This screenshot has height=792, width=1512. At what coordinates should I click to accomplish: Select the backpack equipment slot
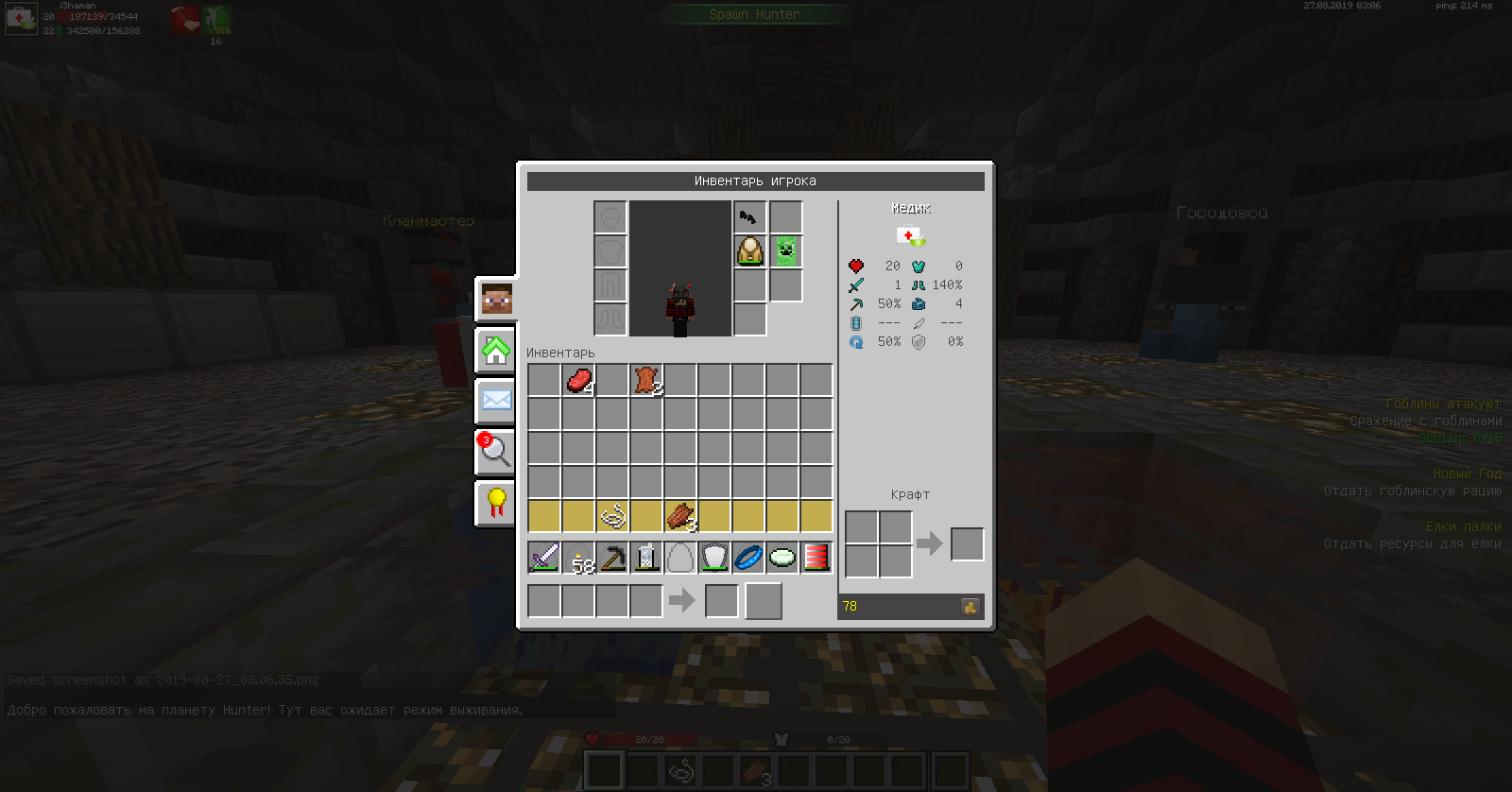(750, 251)
